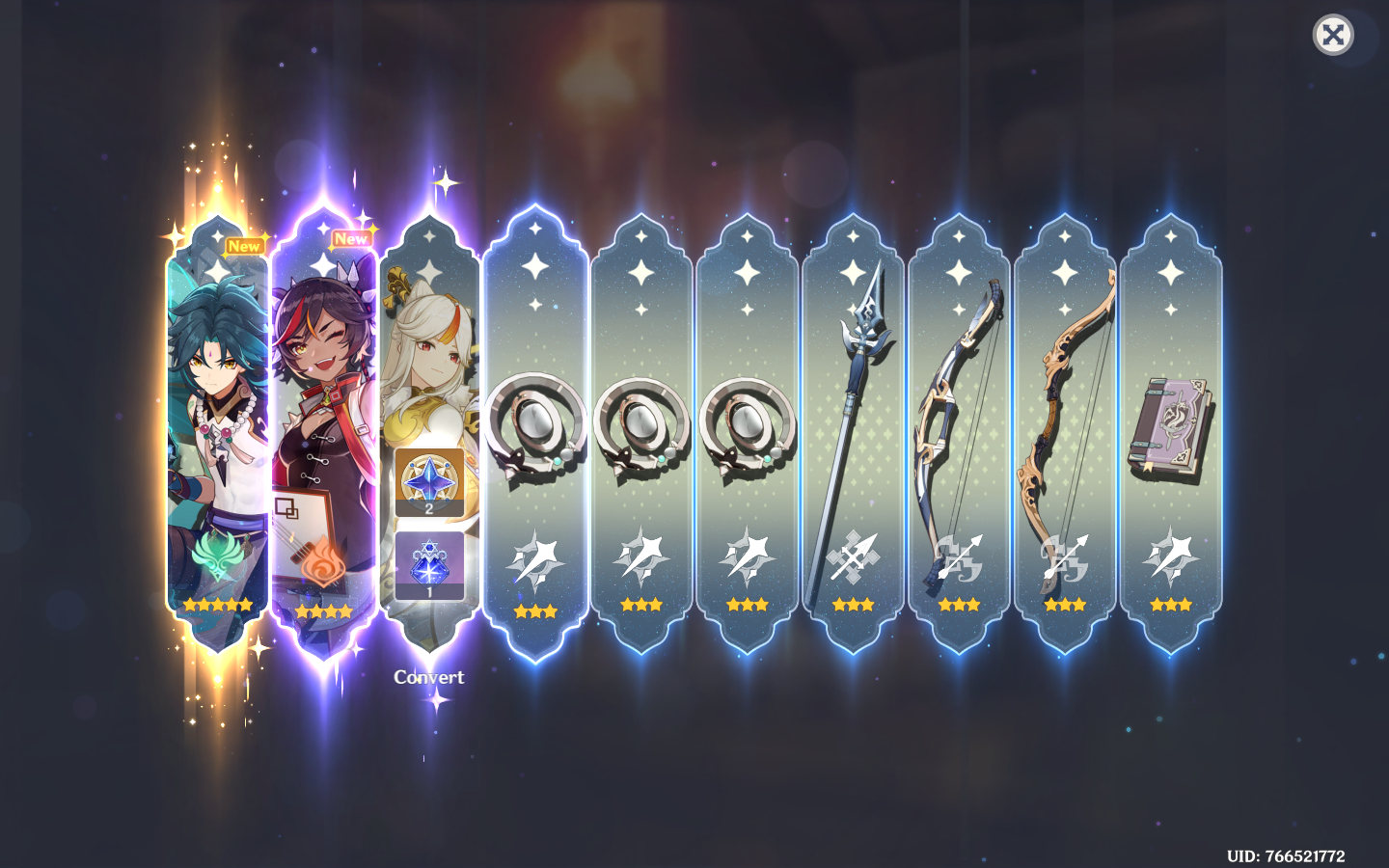Click the New badge on Xiao's card
1389x868 pixels.
[243, 246]
